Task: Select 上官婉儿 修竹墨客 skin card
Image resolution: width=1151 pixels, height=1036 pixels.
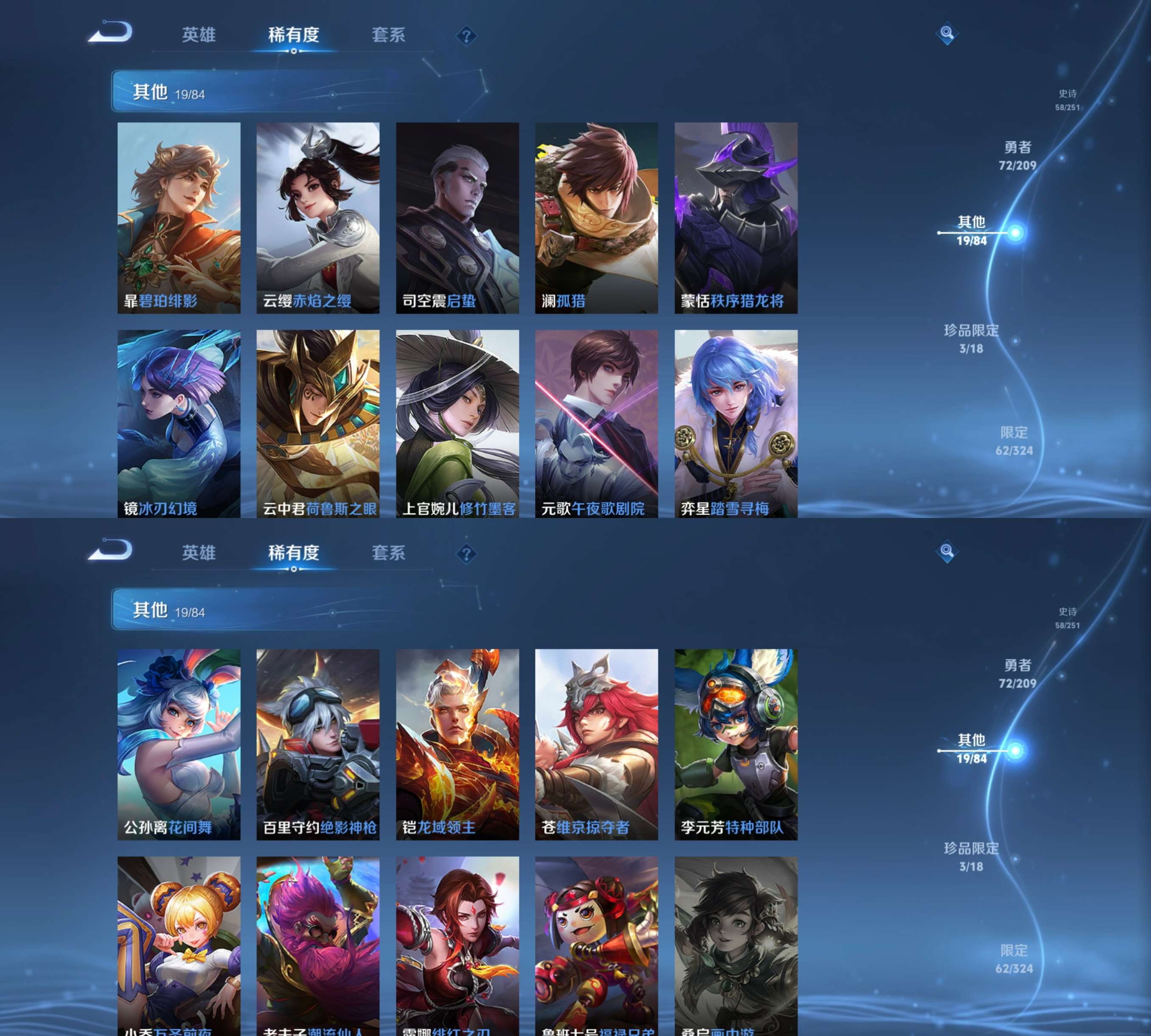Action: 458,423
